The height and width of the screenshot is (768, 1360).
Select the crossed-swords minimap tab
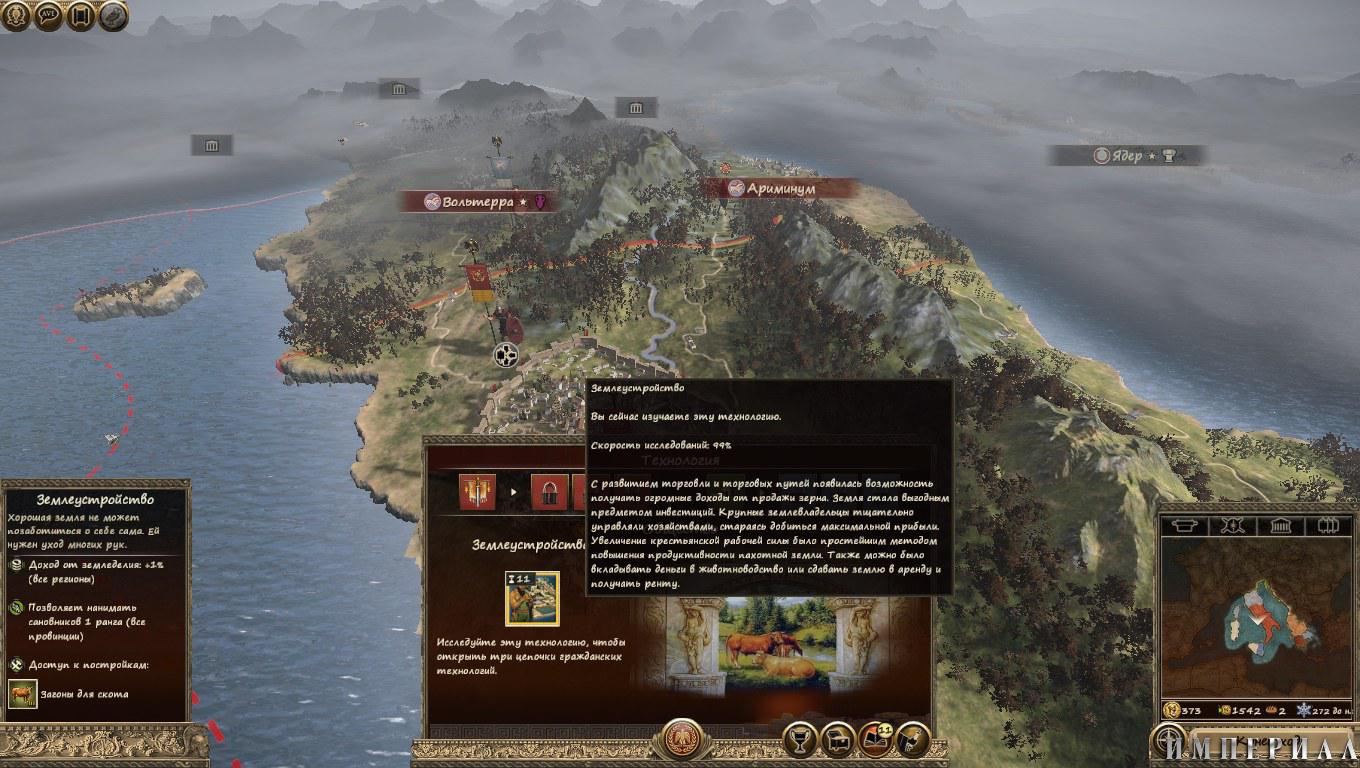pos(1235,526)
